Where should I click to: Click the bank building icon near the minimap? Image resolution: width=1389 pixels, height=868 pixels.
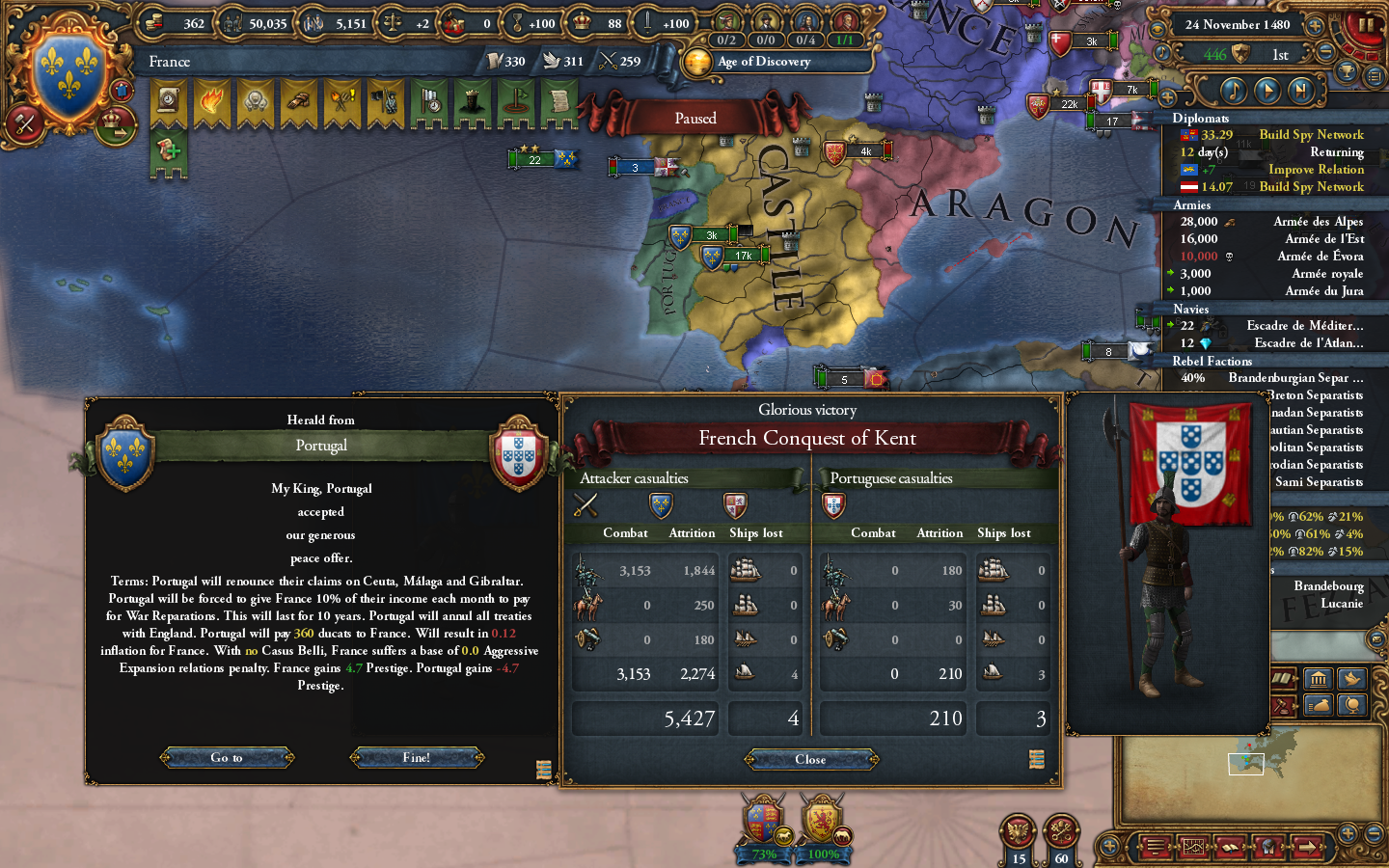click(1319, 678)
